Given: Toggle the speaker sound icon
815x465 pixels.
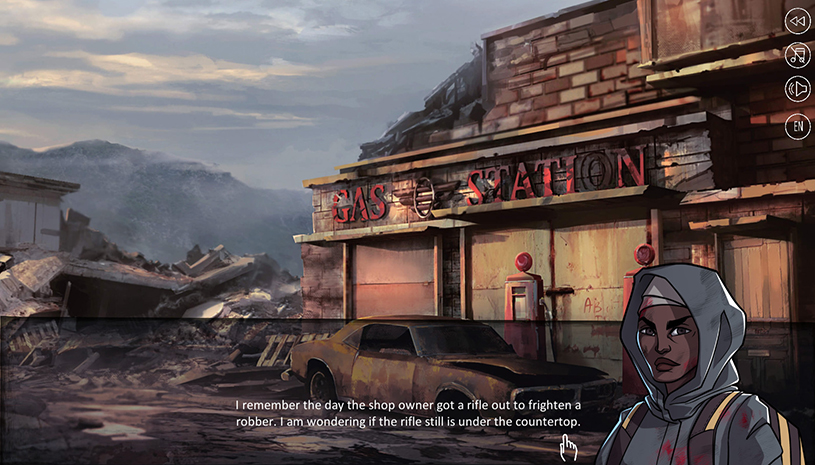Looking at the screenshot, I should (797, 90).
